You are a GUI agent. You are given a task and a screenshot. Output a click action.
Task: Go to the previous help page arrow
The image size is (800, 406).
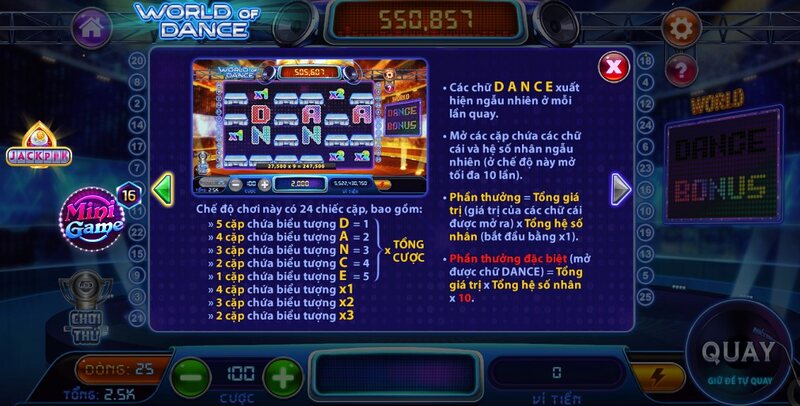pyautogui.click(x=162, y=187)
